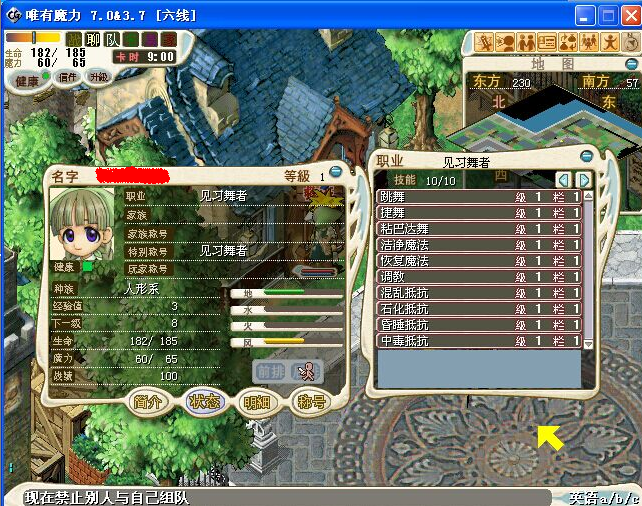Select the 粘巴达舞 skill row
The height and width of the screenshot is (506, 642).
coord(478,229)
